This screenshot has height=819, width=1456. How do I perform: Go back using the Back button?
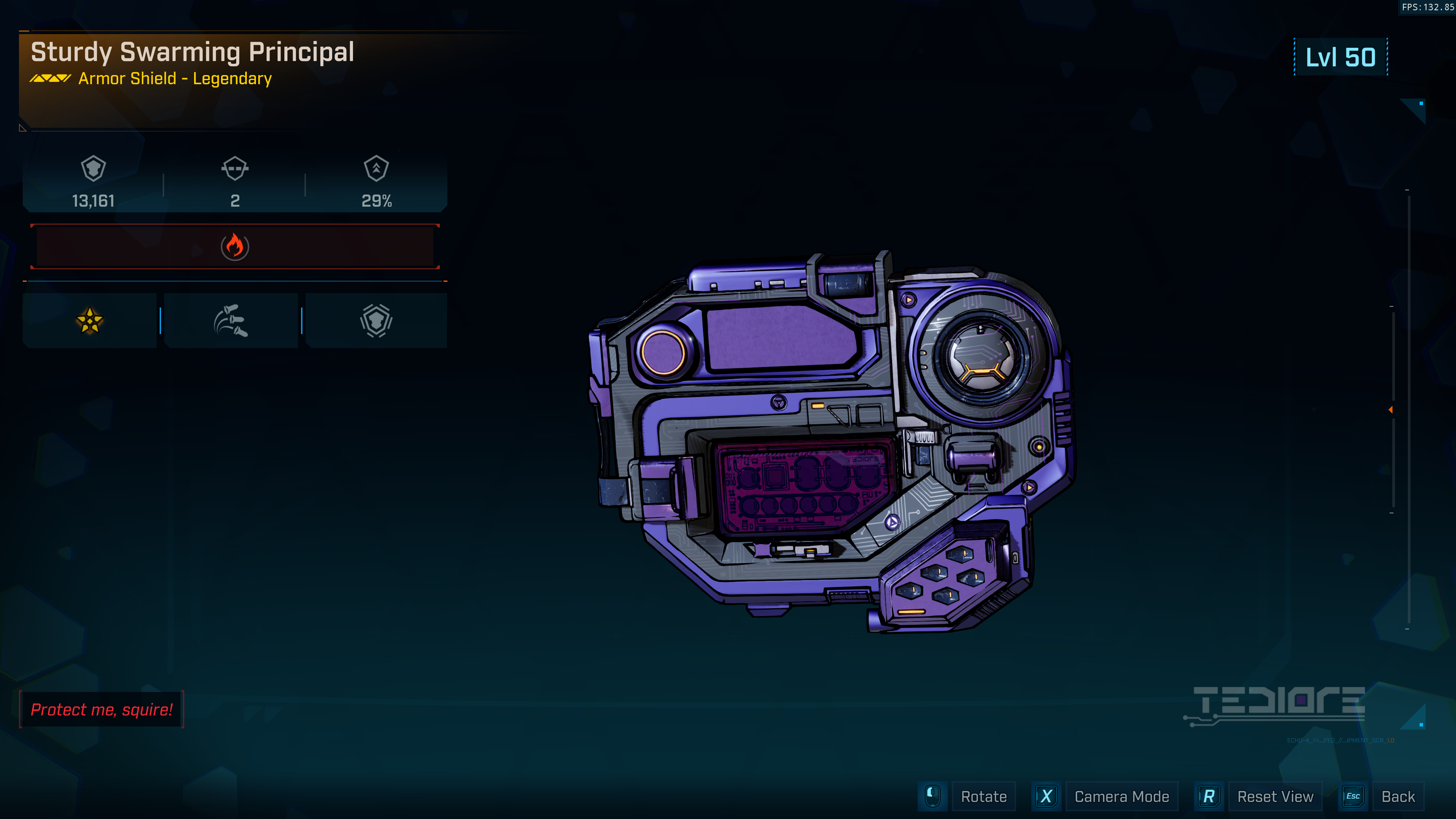pos(1397,796)
